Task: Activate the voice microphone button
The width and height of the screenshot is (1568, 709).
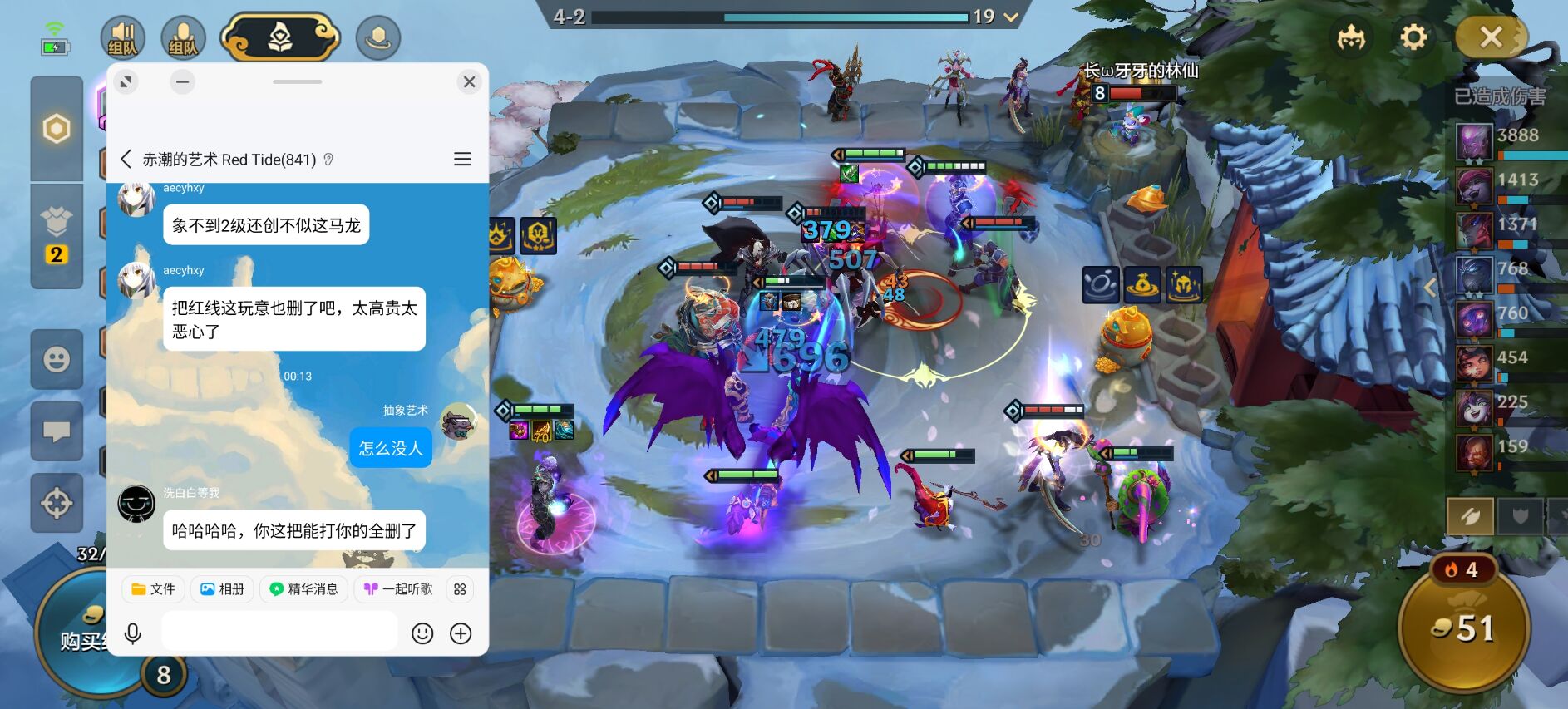Action: pyautogui.click(x=133, y=633)
